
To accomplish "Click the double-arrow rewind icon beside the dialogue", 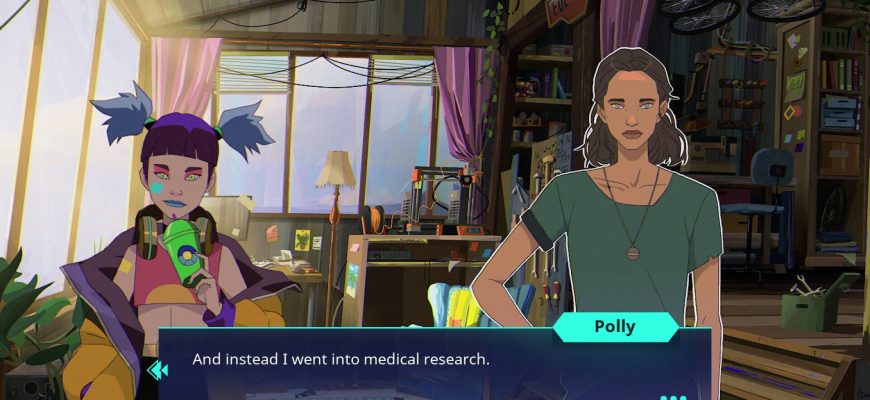I will (157, 371).
